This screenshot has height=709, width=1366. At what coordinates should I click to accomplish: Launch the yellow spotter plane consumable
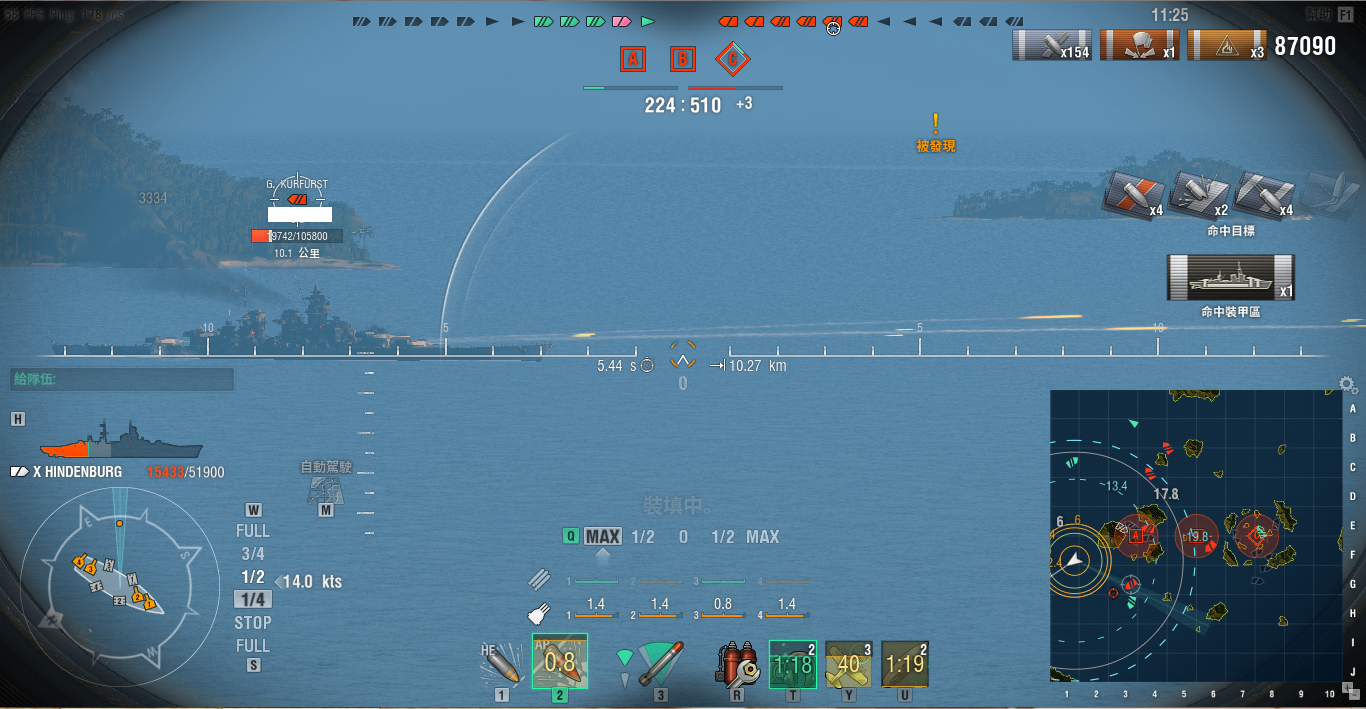click(x=849, y=664)
